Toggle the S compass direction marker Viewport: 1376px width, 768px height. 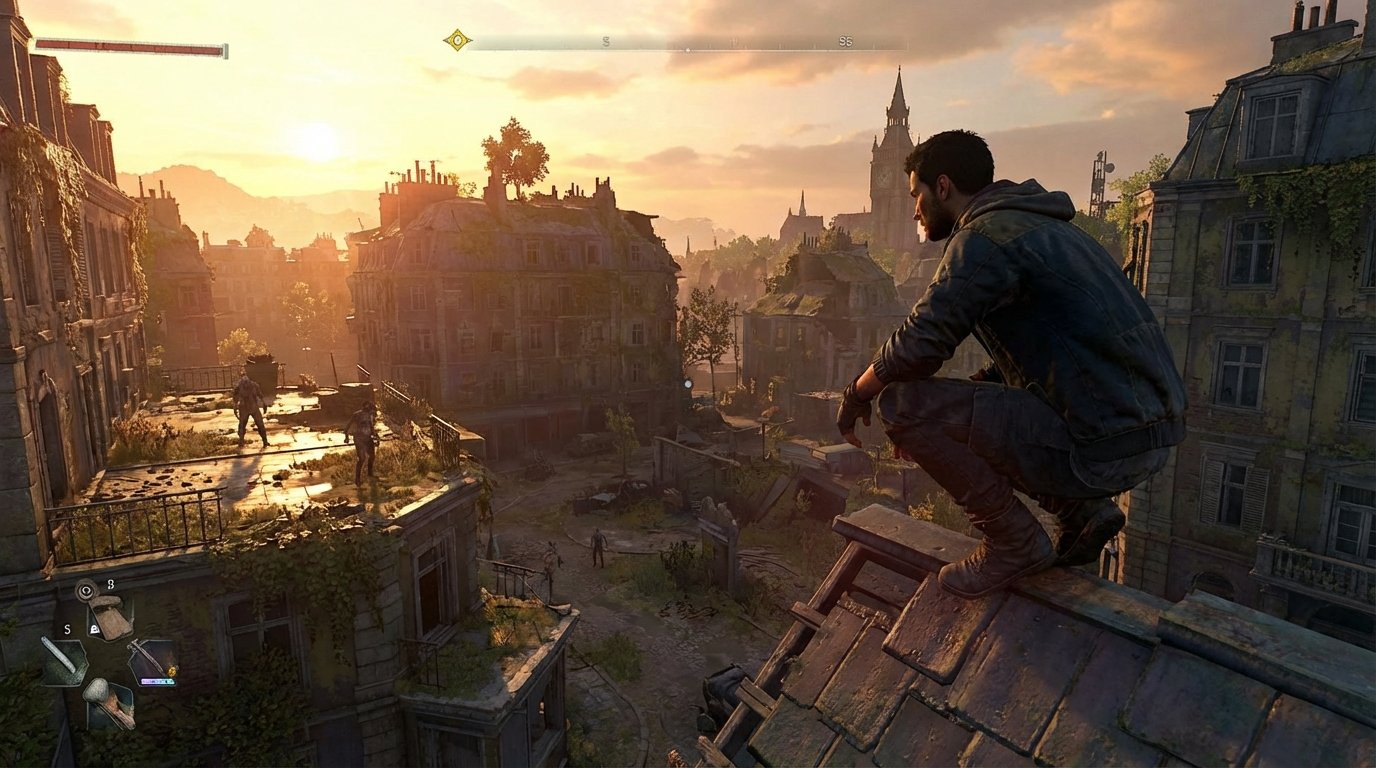coord(606,41)
